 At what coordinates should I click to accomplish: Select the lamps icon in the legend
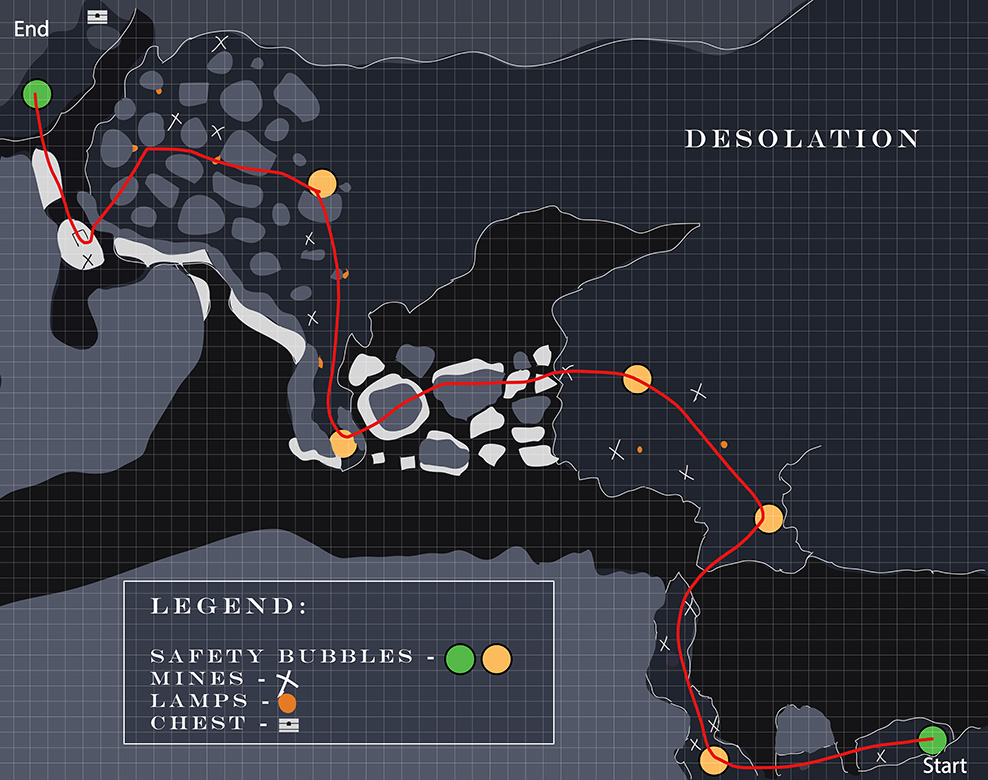tap(287, 702)
